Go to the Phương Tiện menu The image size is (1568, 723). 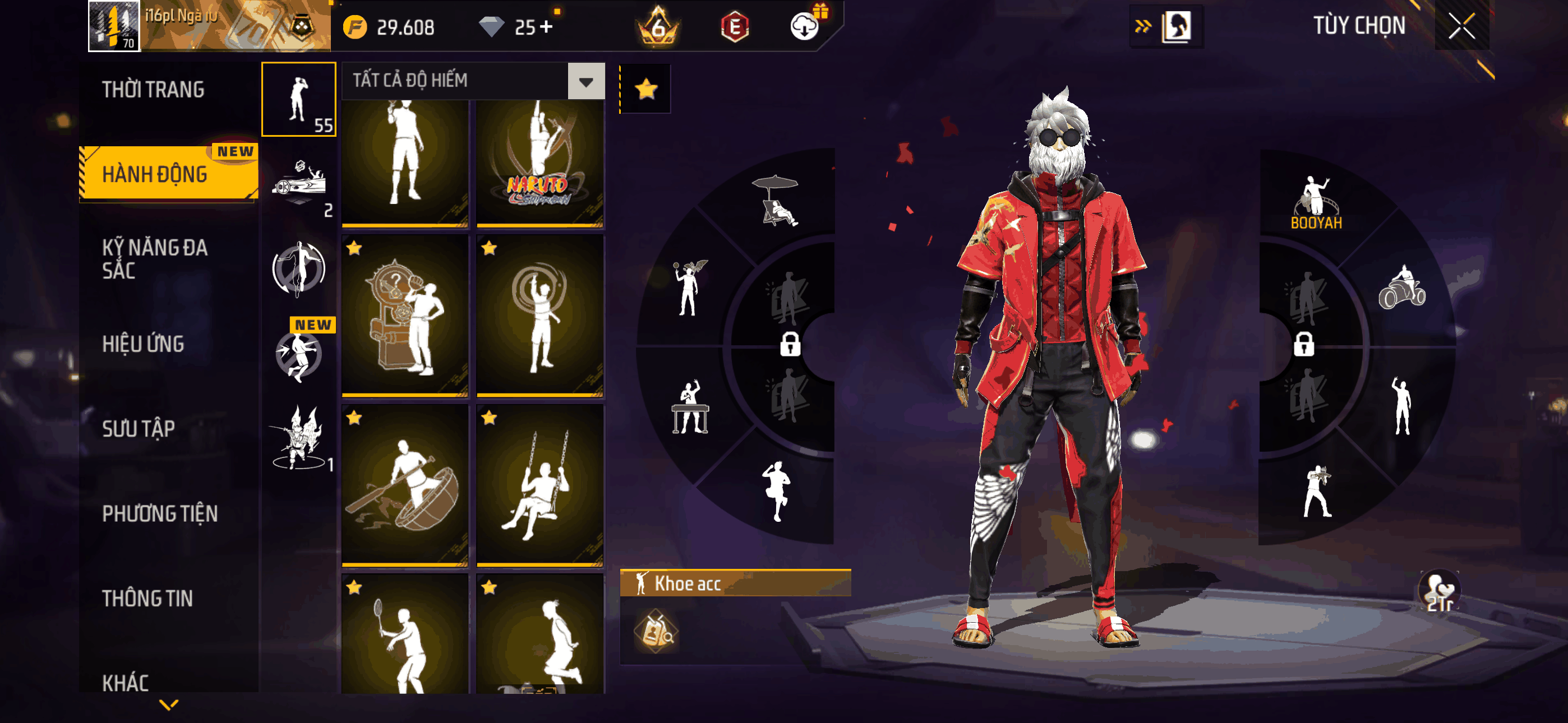(159, 513)
